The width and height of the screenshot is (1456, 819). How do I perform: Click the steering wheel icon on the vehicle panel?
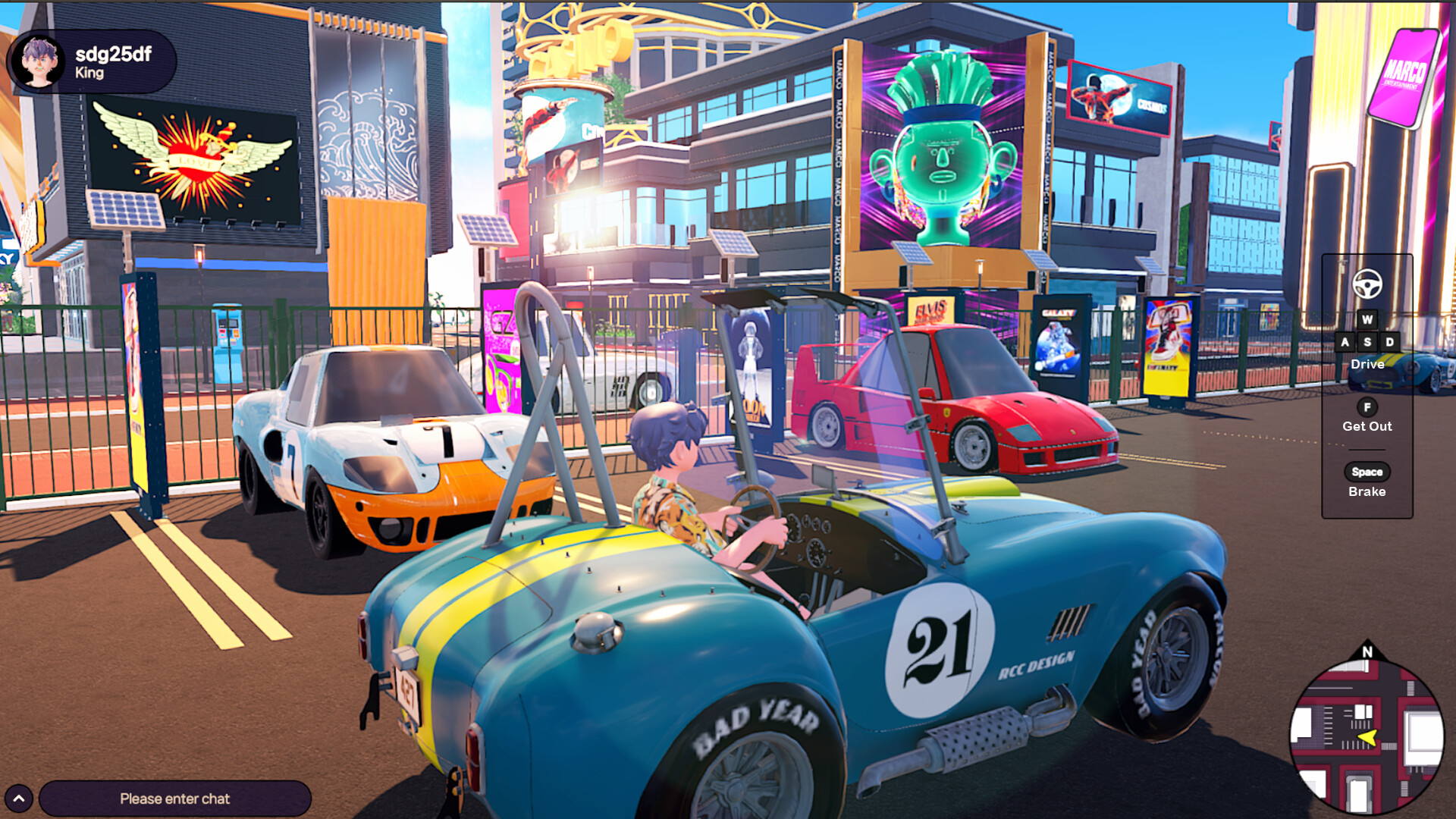tap(1367, 284)
